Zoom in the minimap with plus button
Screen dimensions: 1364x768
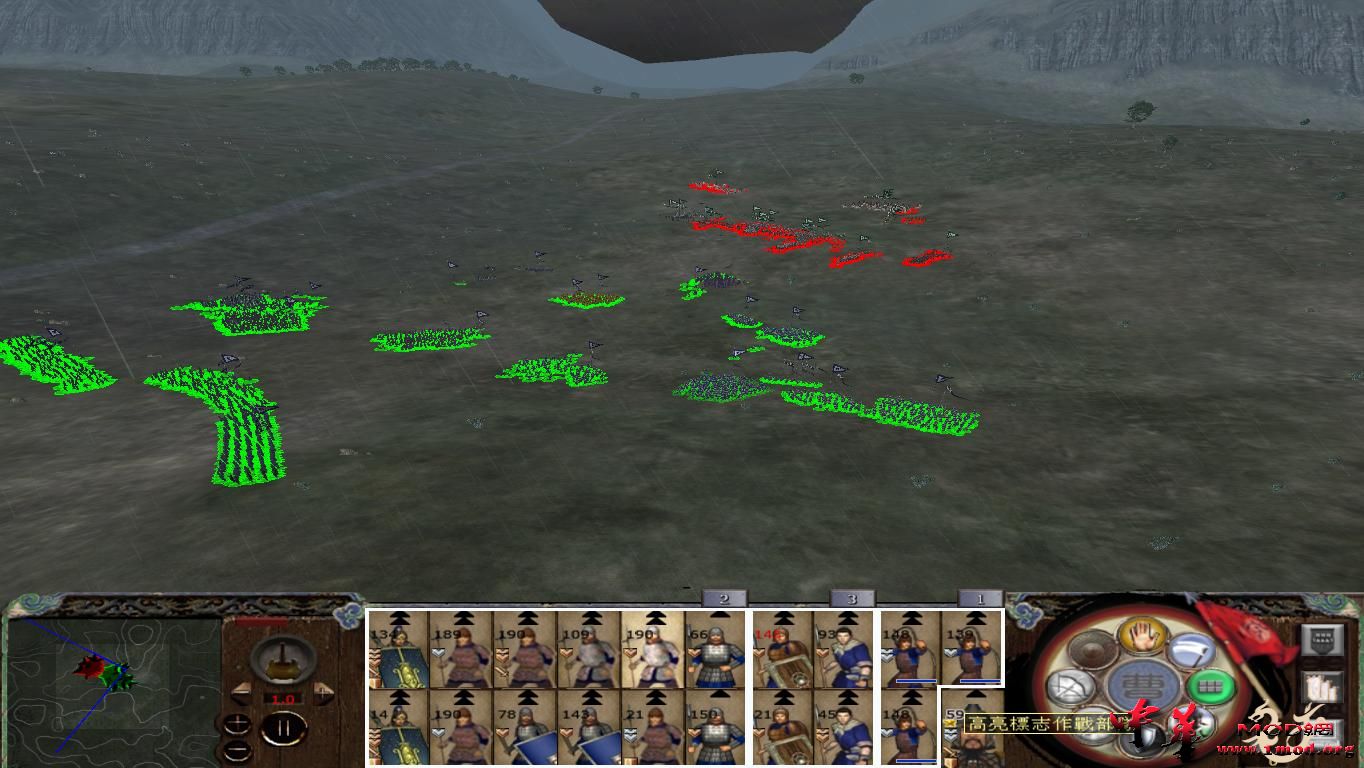pyautogui.click(x=237, y=722)
